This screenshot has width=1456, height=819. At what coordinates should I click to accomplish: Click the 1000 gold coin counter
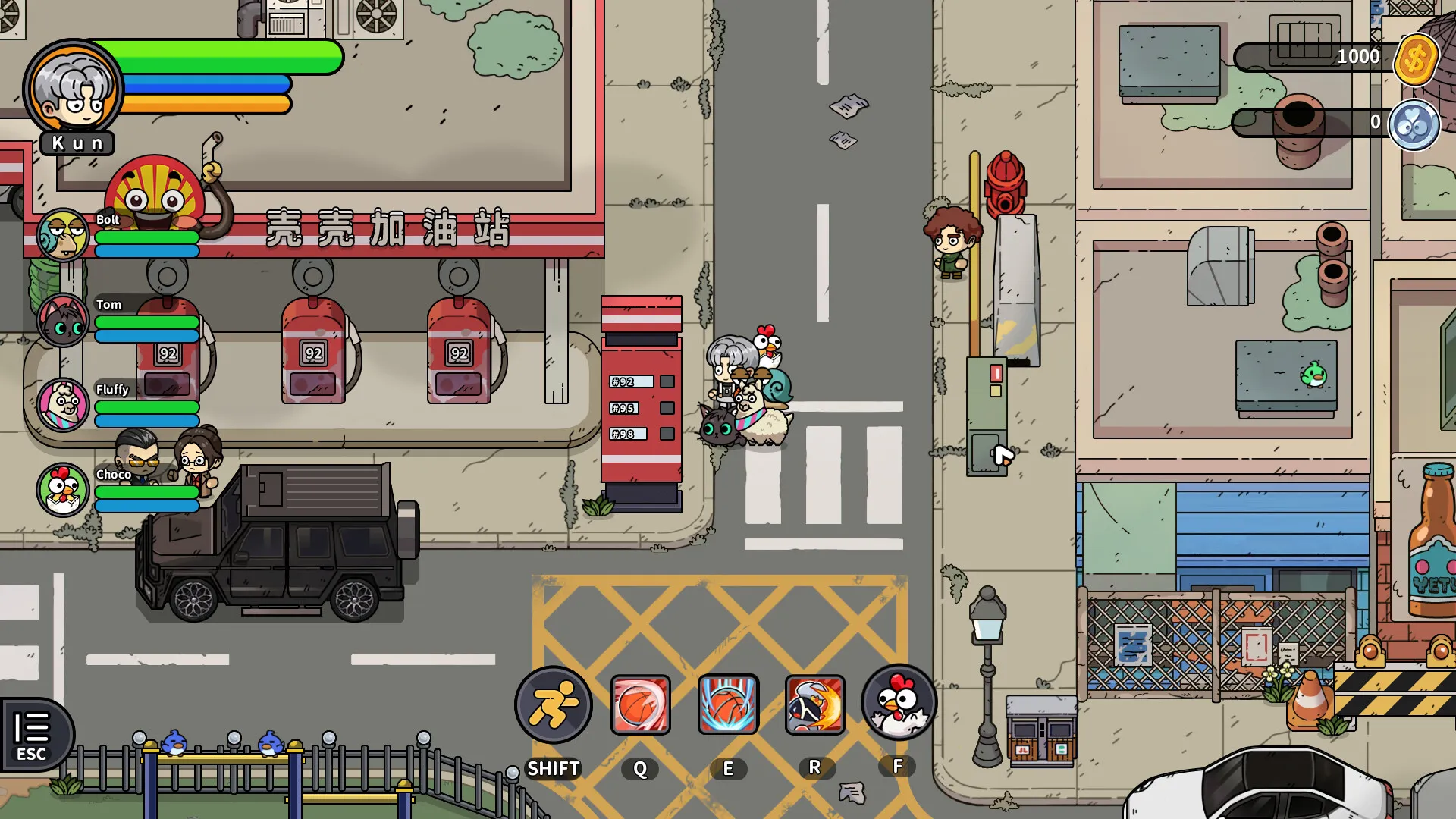pyautogui.click(x=1360, y=56)
